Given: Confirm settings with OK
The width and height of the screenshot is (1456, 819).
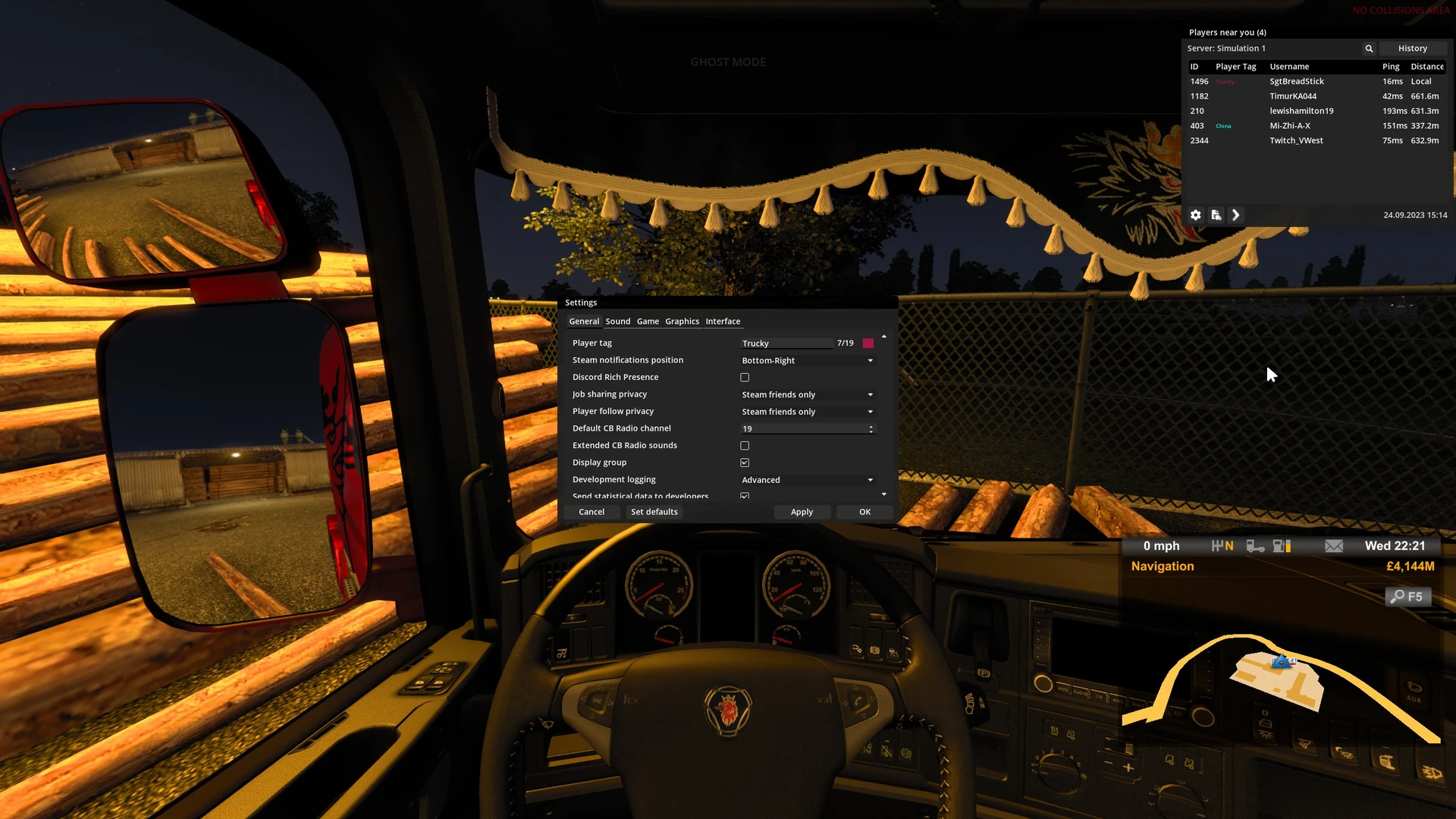Looking at the screenshot, I should [x=864, y=512].
